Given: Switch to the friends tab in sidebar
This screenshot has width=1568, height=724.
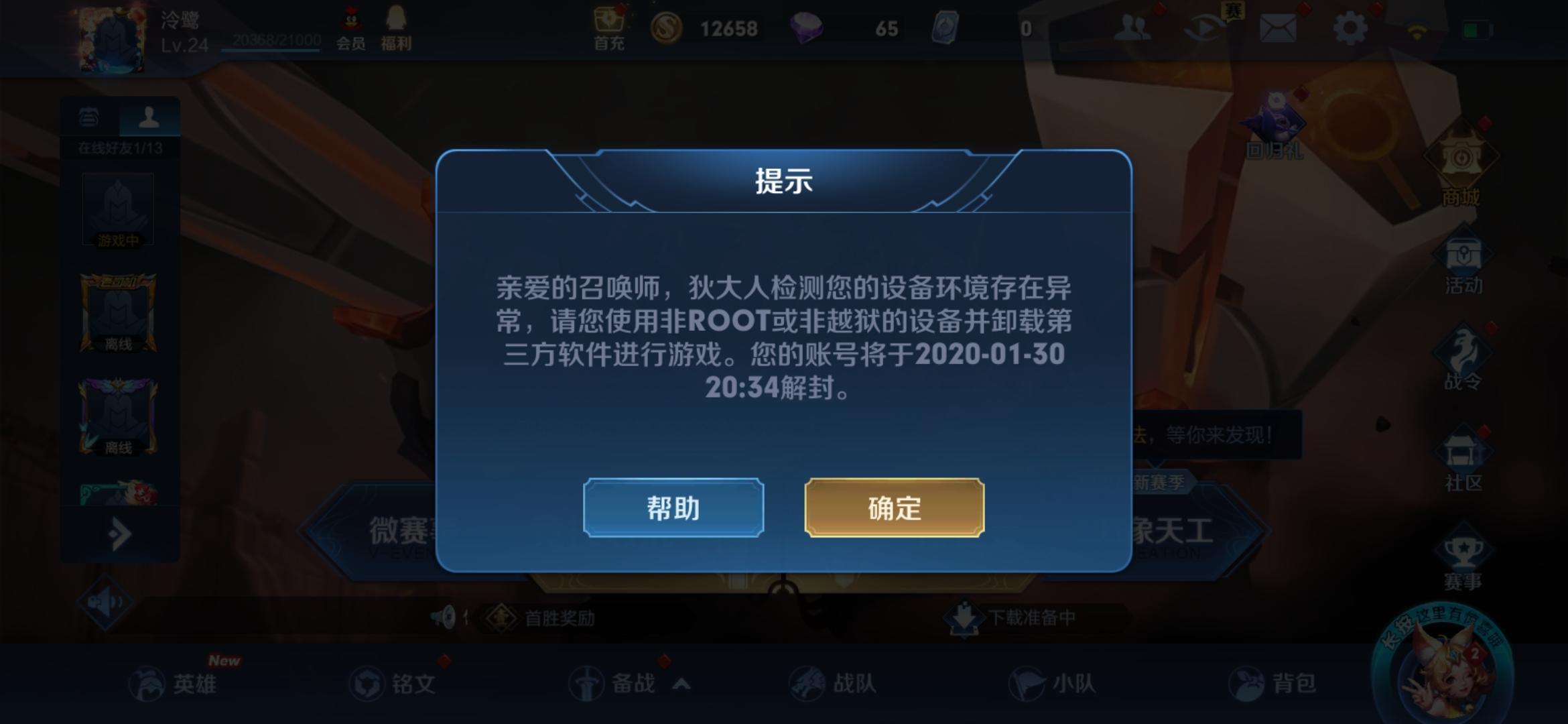Looking at the screenshot, I should tap(149, 119).
